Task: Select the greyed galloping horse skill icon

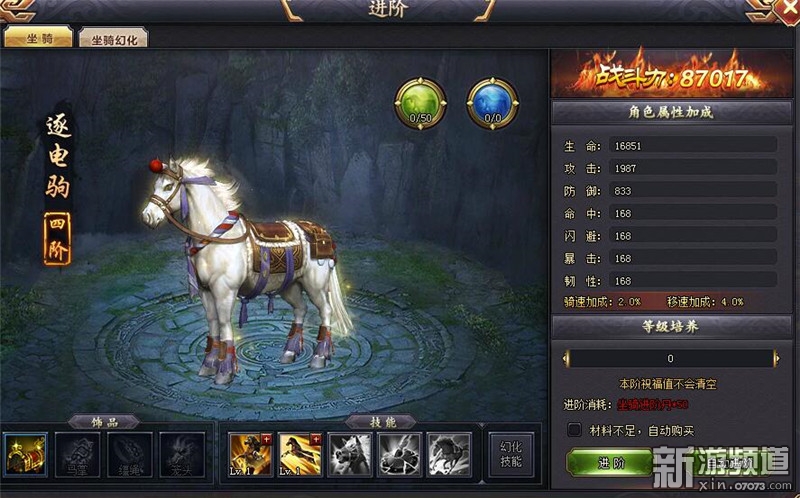Action: coord(450,453)
